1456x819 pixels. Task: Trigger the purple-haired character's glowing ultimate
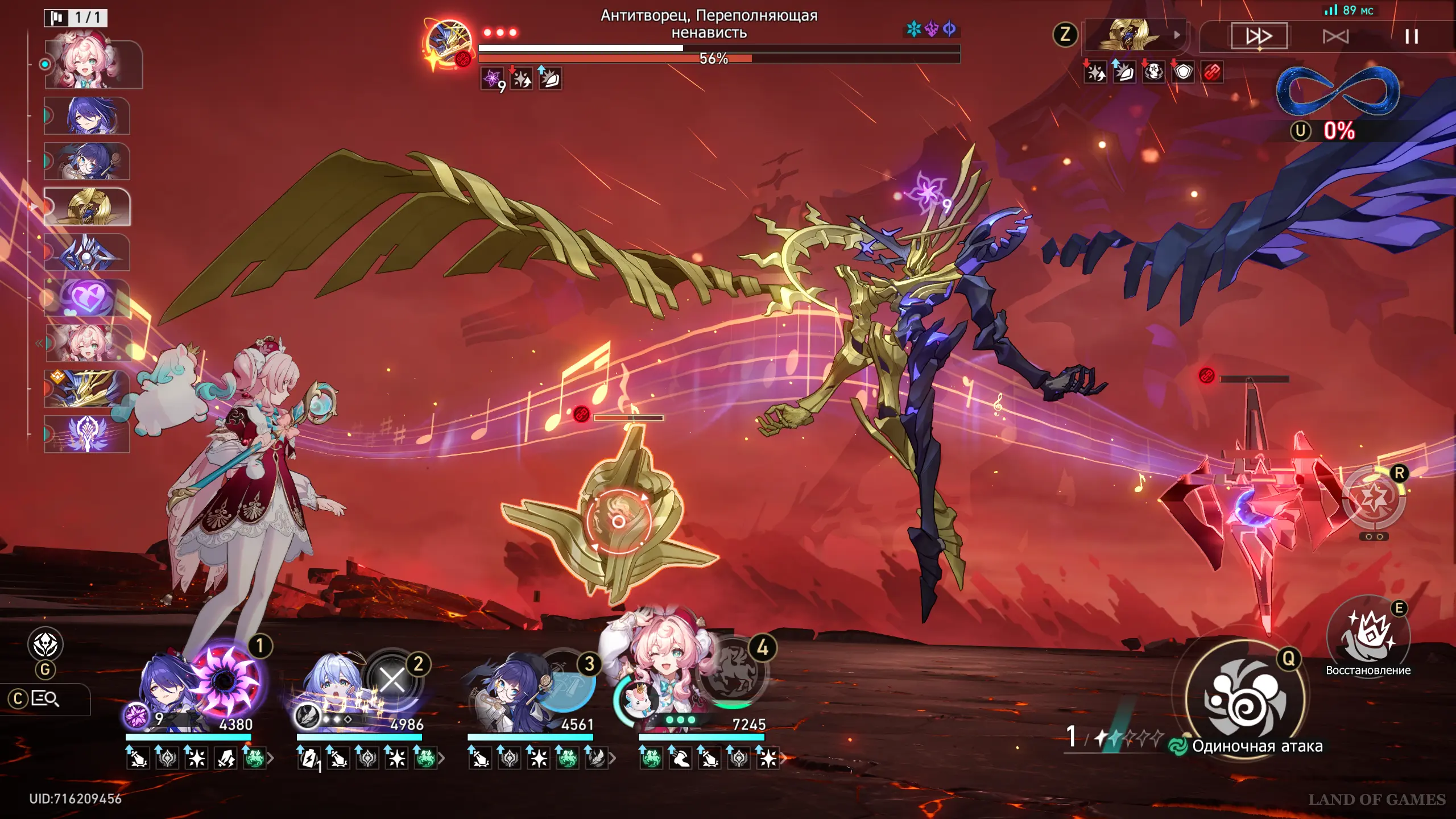point(226,680)
